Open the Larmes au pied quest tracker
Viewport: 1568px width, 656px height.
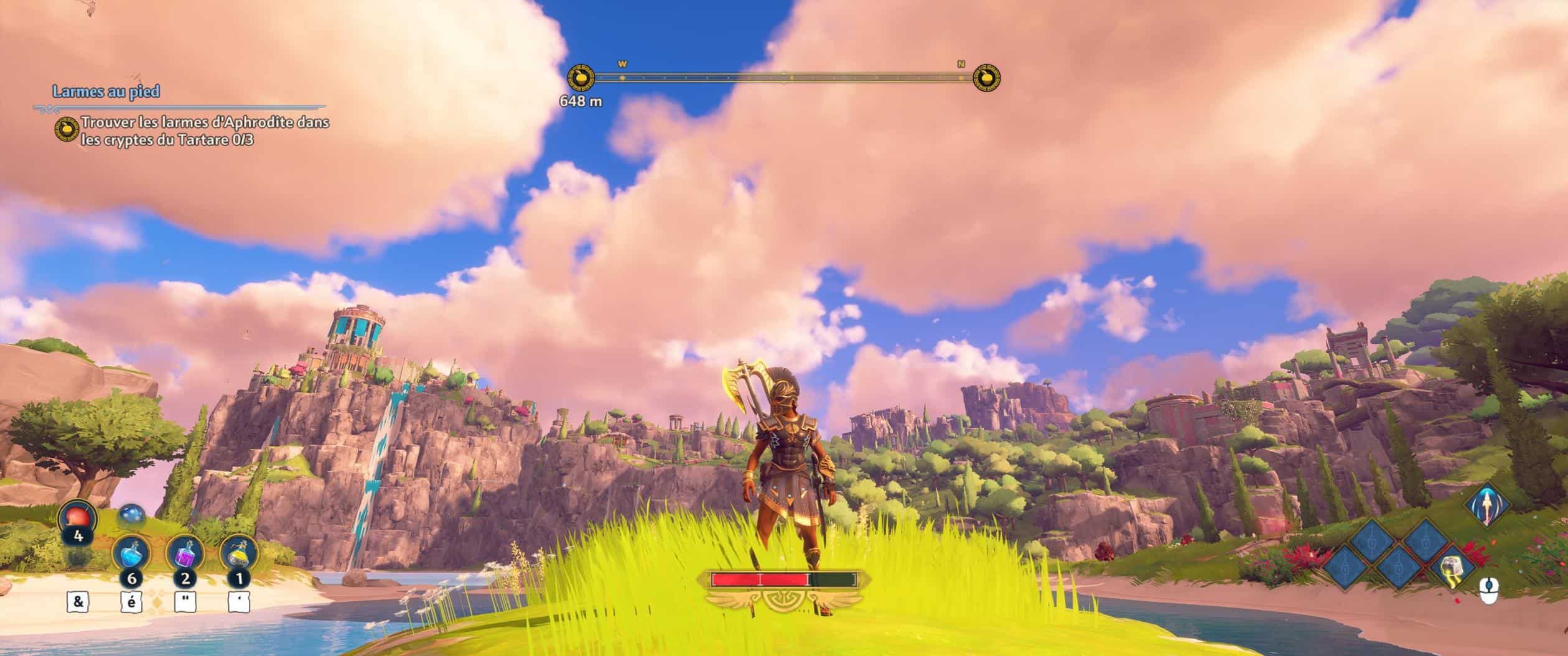(x=106, y=92)
